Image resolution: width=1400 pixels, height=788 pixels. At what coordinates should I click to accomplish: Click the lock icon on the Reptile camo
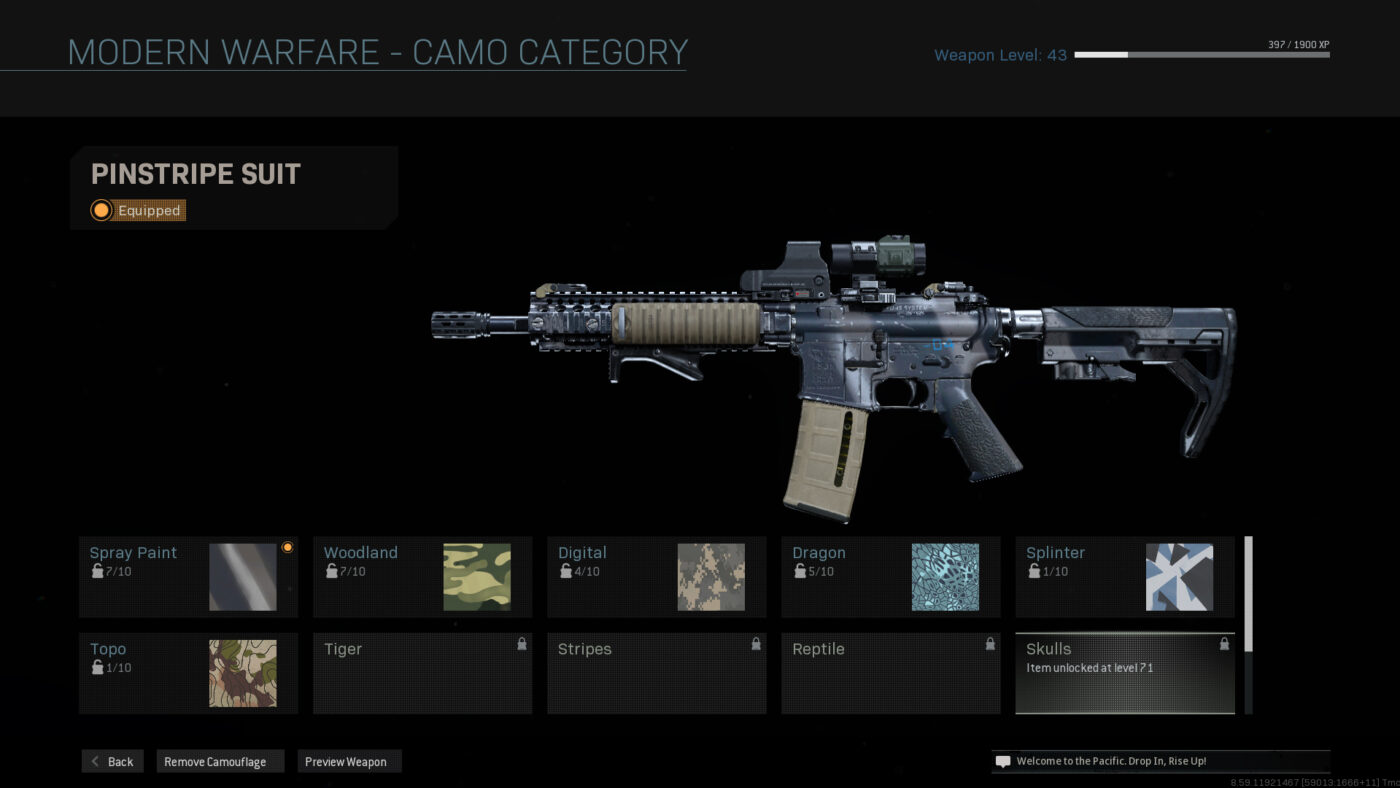(x=989, y=645)
